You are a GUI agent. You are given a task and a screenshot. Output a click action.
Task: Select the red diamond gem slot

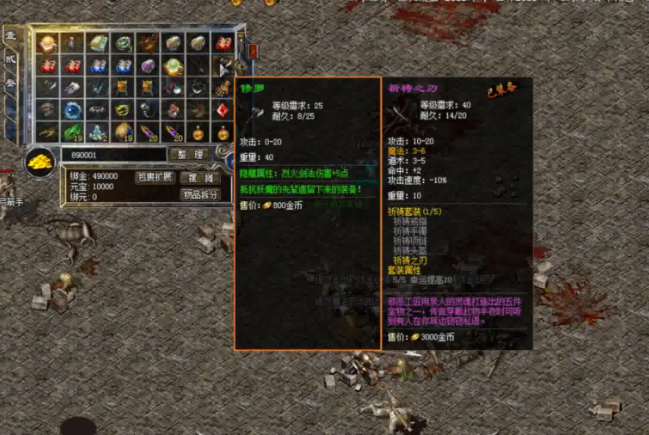coord(221,109)
